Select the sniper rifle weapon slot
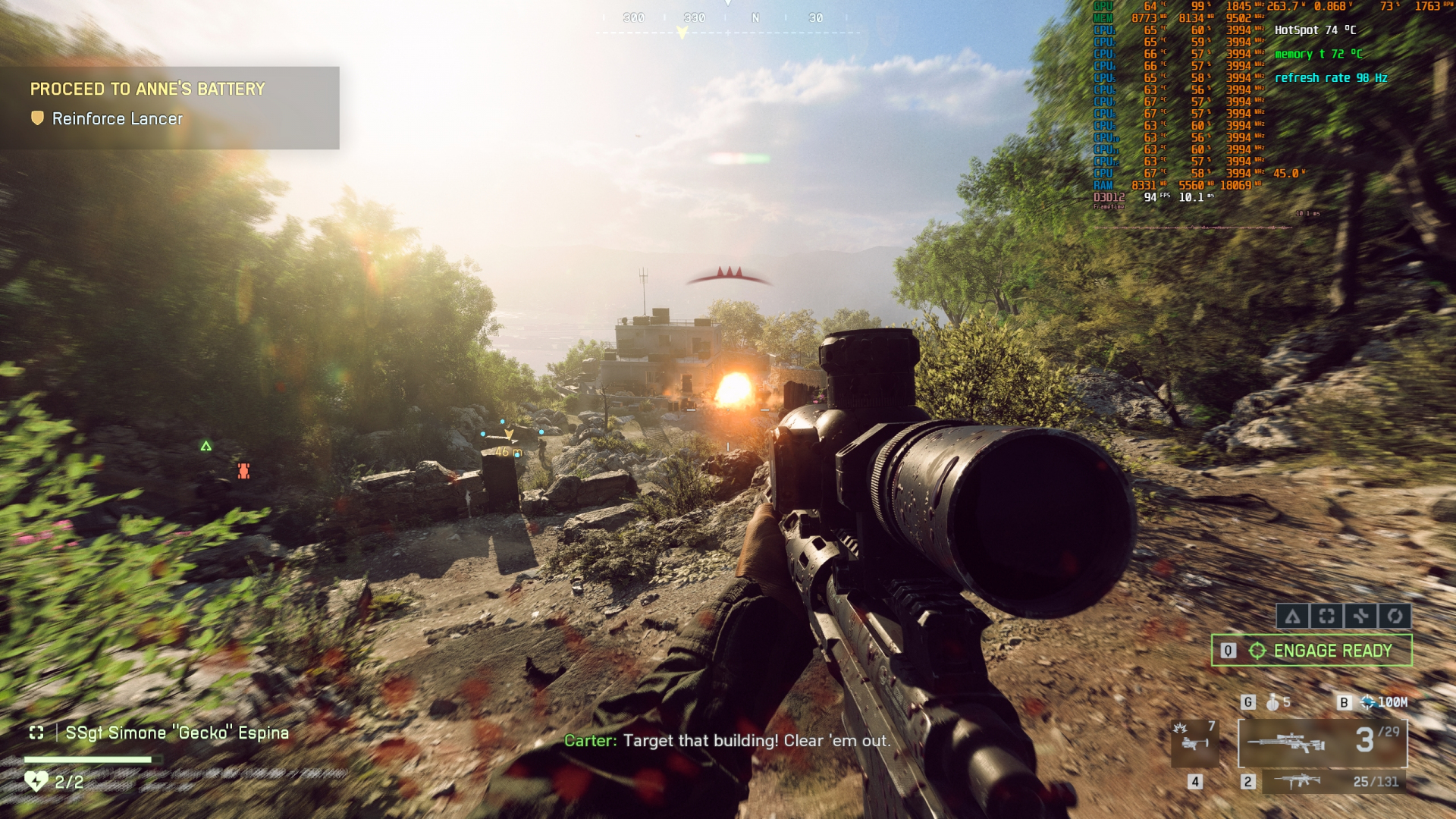This screenshot has height=819, width=1456. [x=1323, y=743]
